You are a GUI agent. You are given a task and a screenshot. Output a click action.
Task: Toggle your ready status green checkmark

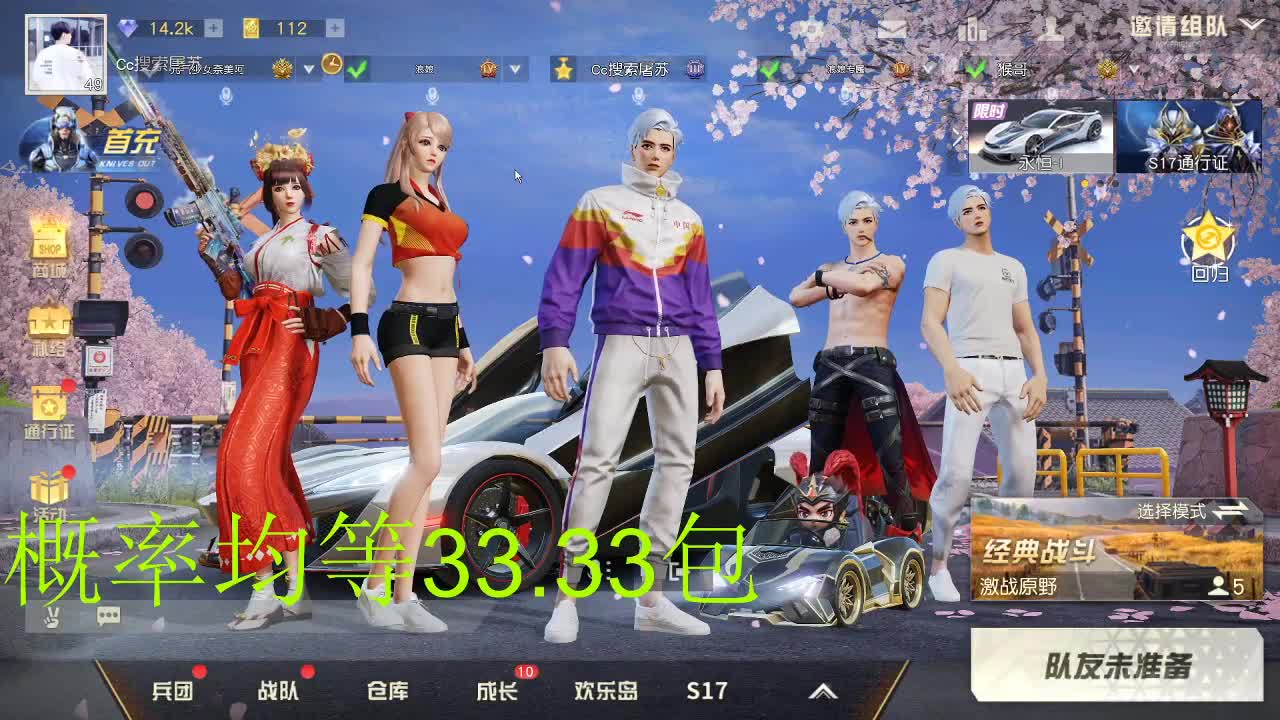pos(355,69)
